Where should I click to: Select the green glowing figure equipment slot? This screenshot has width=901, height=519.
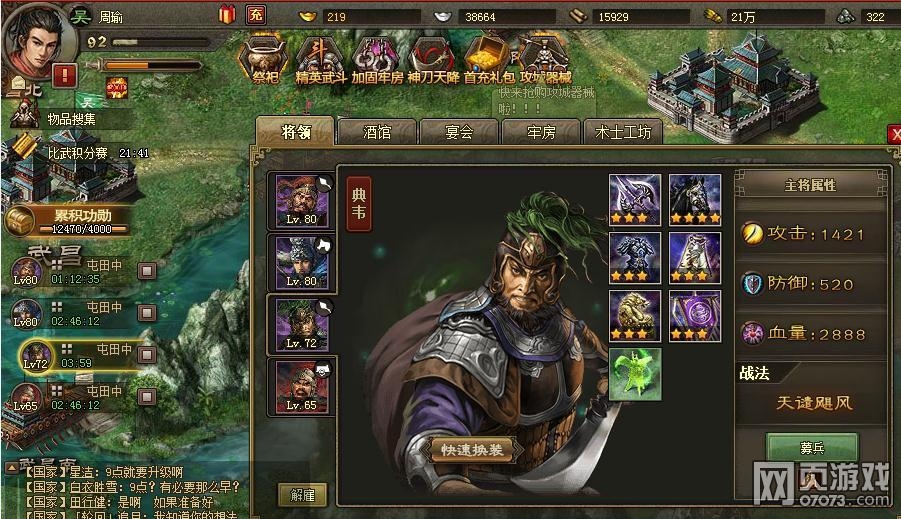click(x=634, y=374)
